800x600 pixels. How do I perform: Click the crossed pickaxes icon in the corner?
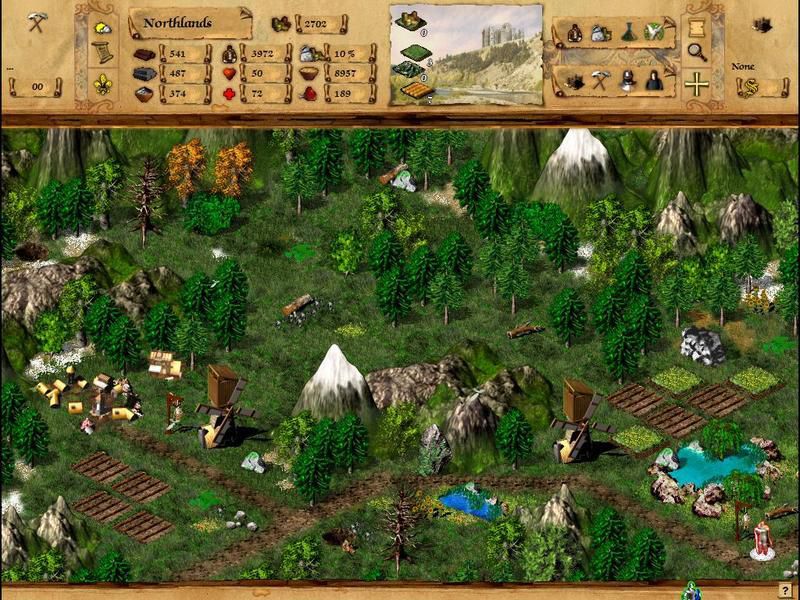coord(38,23)
